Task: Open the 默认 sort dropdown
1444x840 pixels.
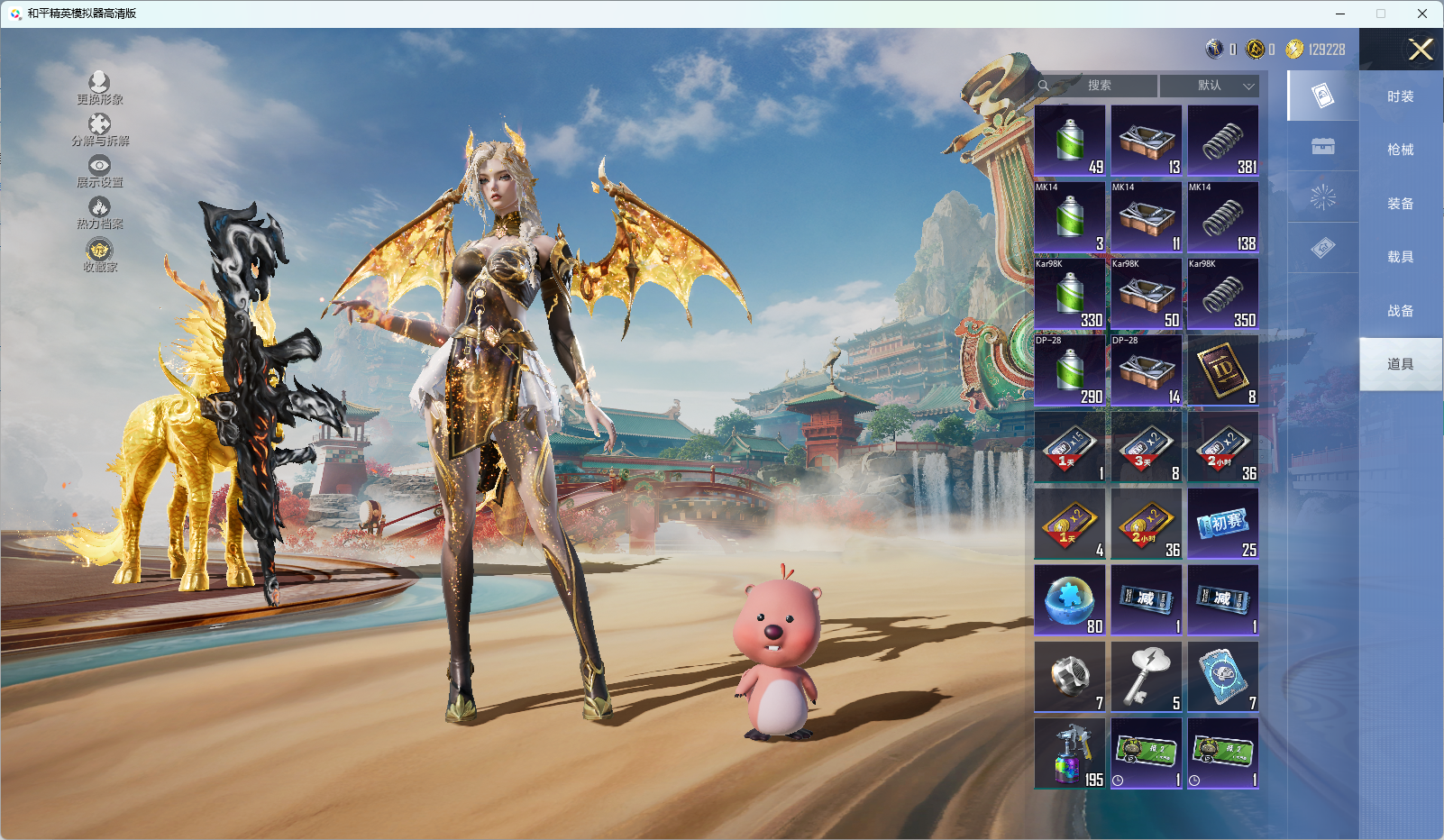Action: (x=1209, y=86)
